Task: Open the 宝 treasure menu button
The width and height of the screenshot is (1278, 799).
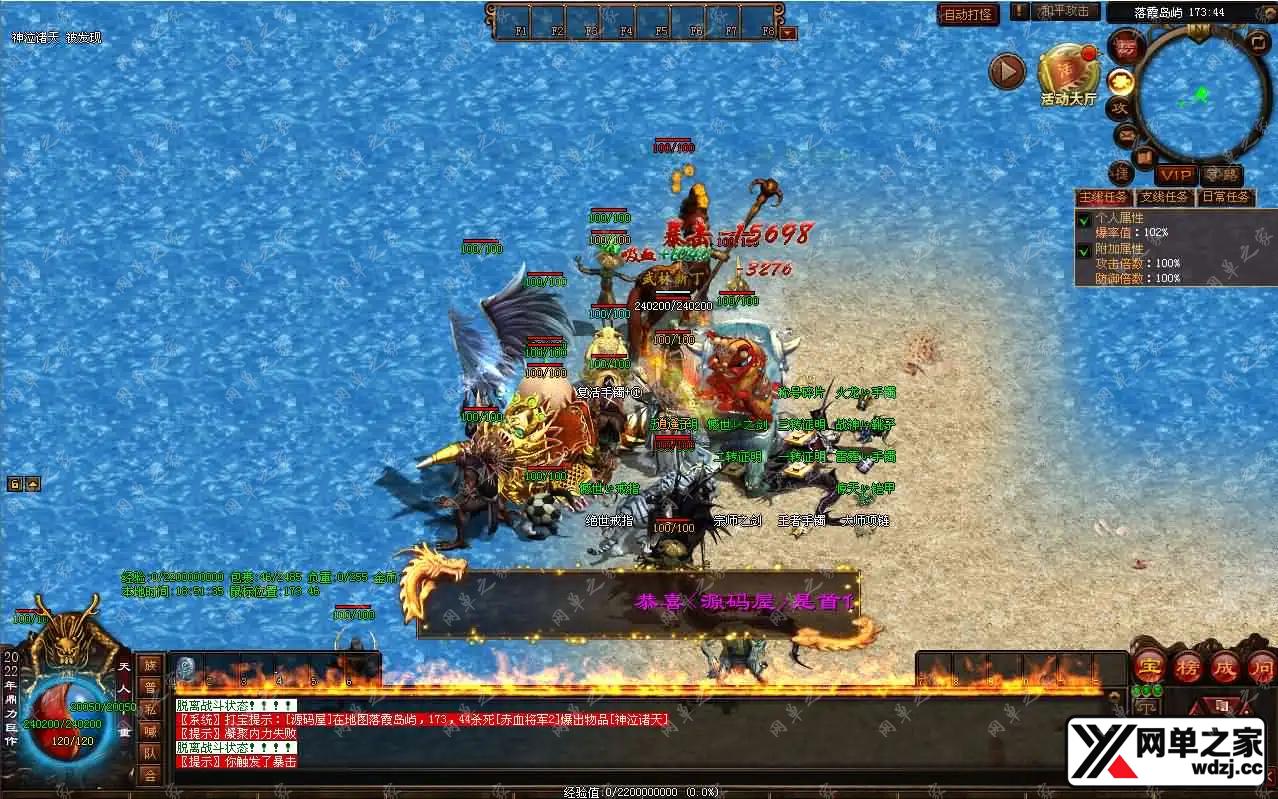Action: (x=1150, y=665)
